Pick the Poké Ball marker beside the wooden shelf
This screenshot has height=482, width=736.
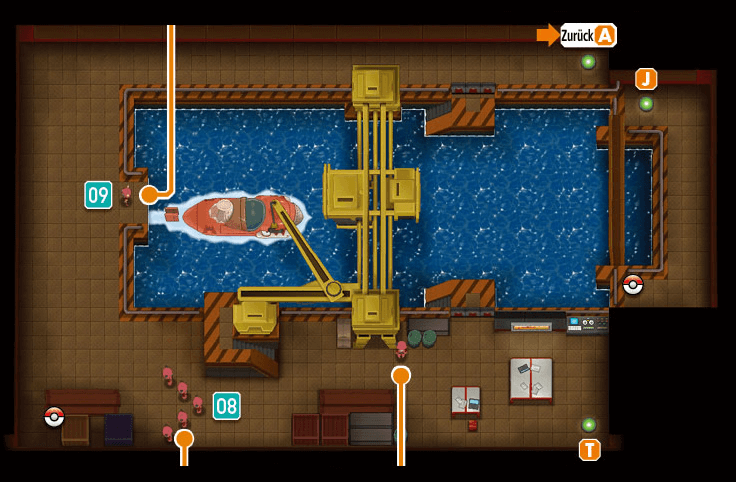tap(54, 416)
